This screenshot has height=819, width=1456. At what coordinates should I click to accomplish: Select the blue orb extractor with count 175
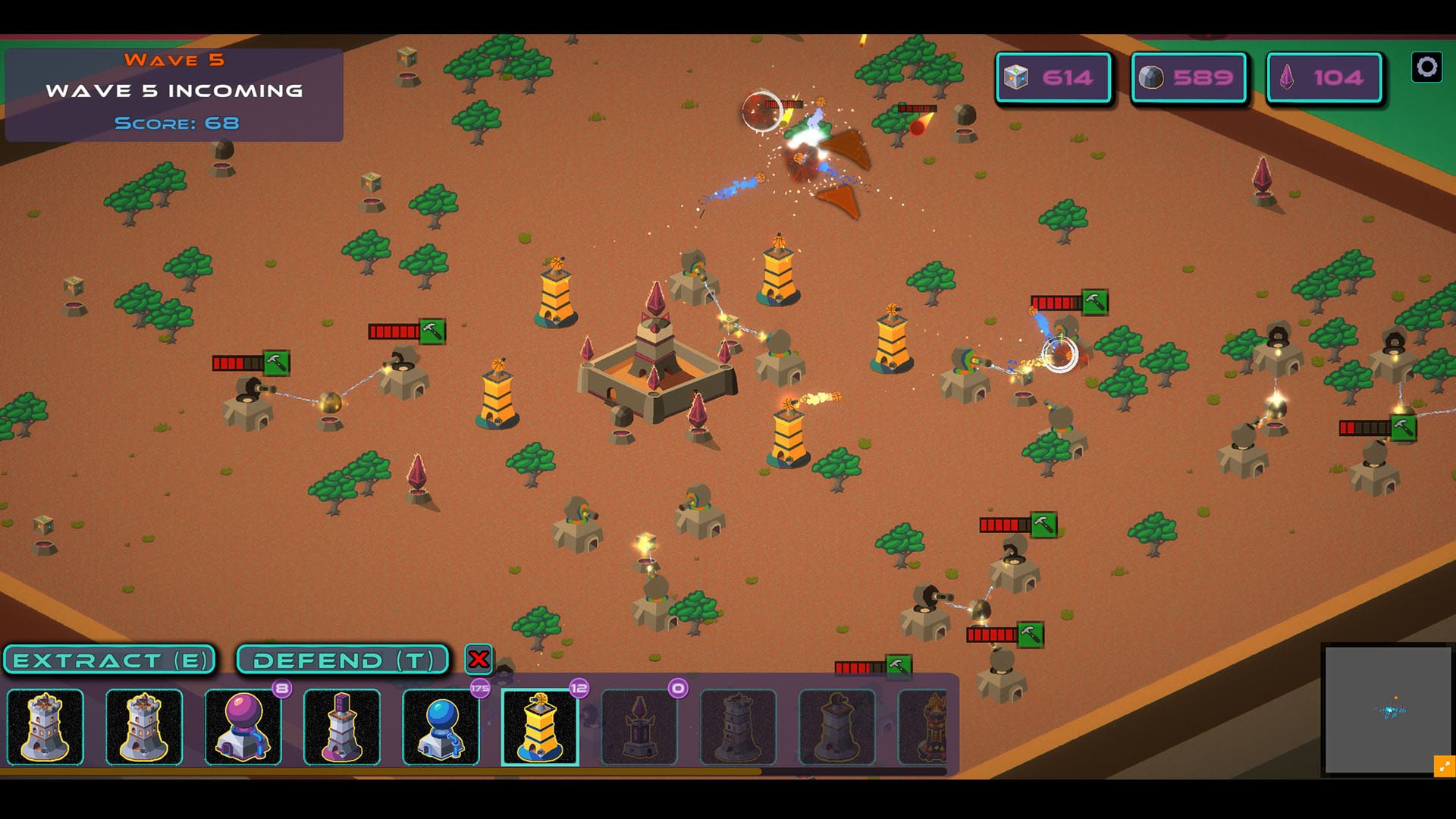[441, 726]
